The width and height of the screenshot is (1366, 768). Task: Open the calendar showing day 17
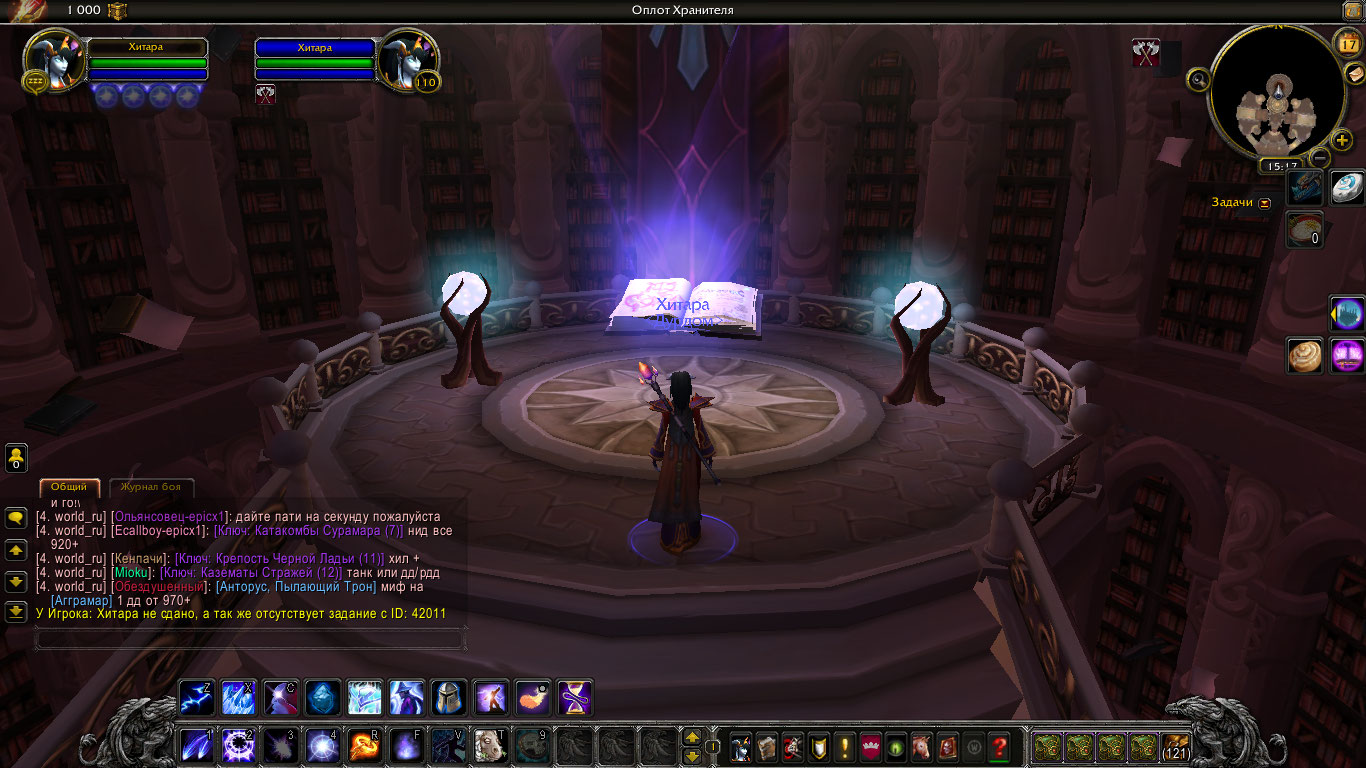(1346, 44)
